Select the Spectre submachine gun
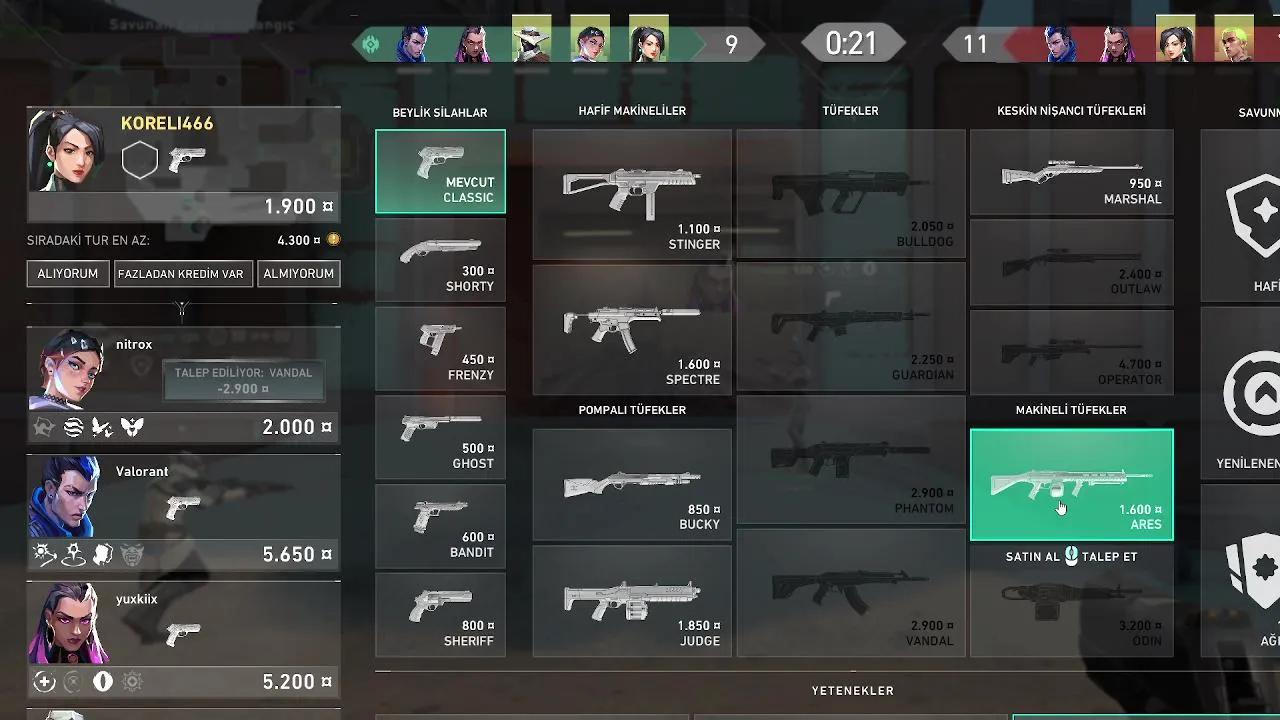 632,330
